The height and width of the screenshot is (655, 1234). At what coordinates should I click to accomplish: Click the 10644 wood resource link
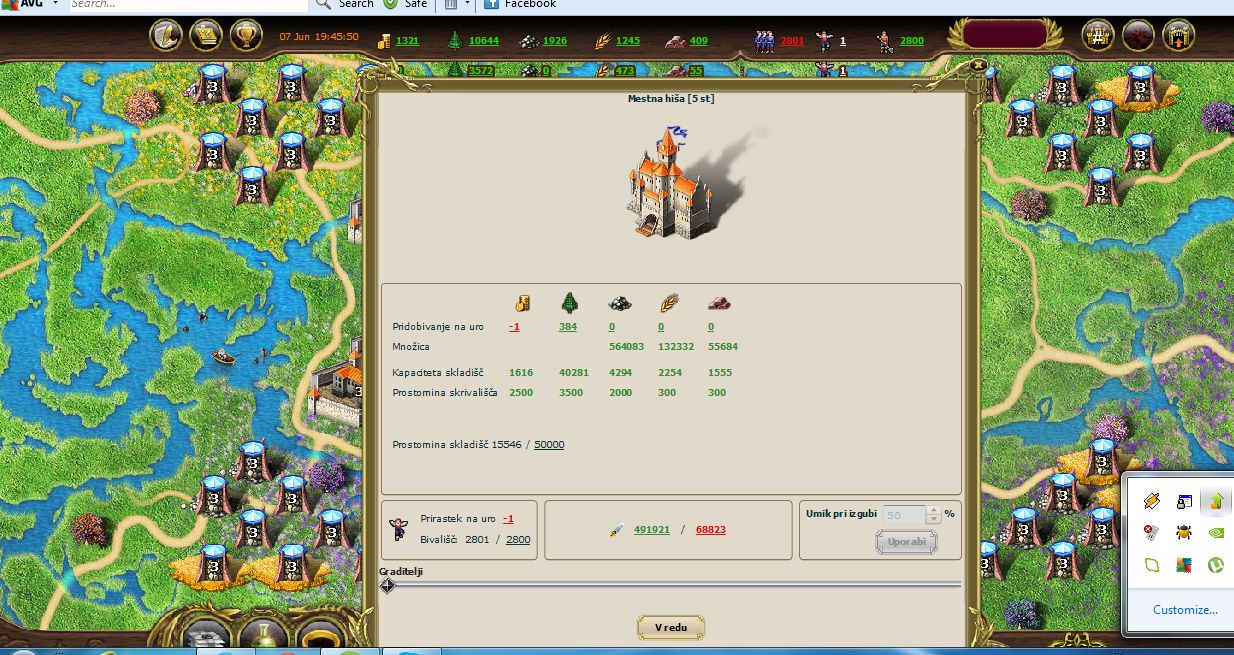click(484, 41)
